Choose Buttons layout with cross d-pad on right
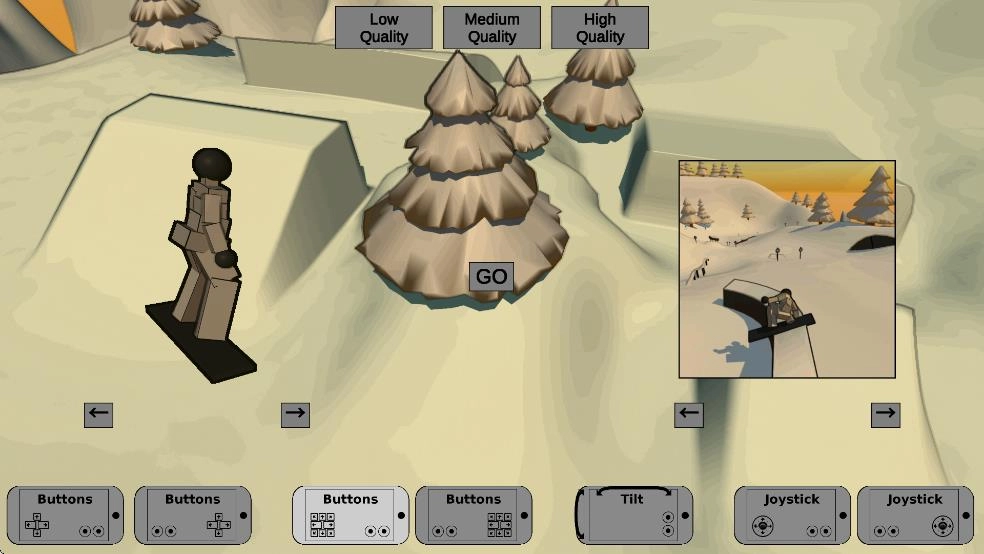Image resolution: width=984 pixels, height=554 pixels. click(192, 515)
